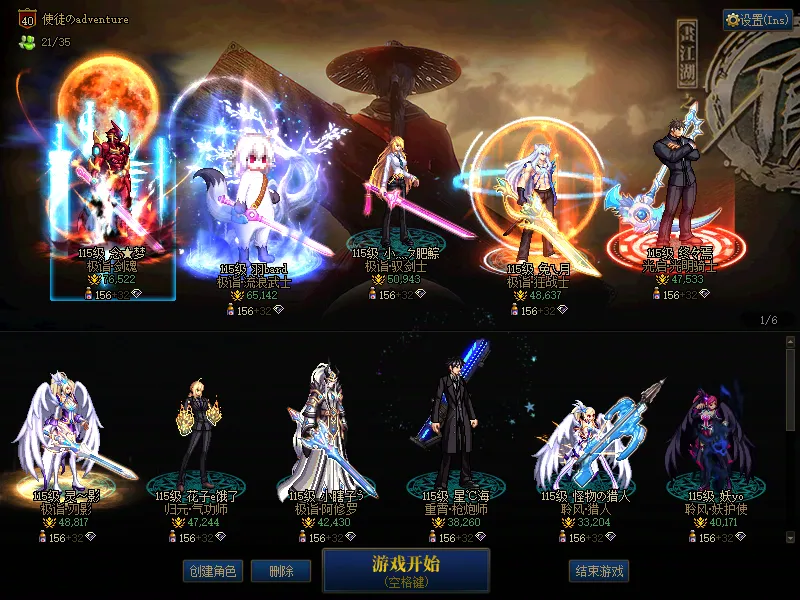The width and height of the screenshot is (800, 600).
Task: Open the 设置 settings menu
Action: 758,20
